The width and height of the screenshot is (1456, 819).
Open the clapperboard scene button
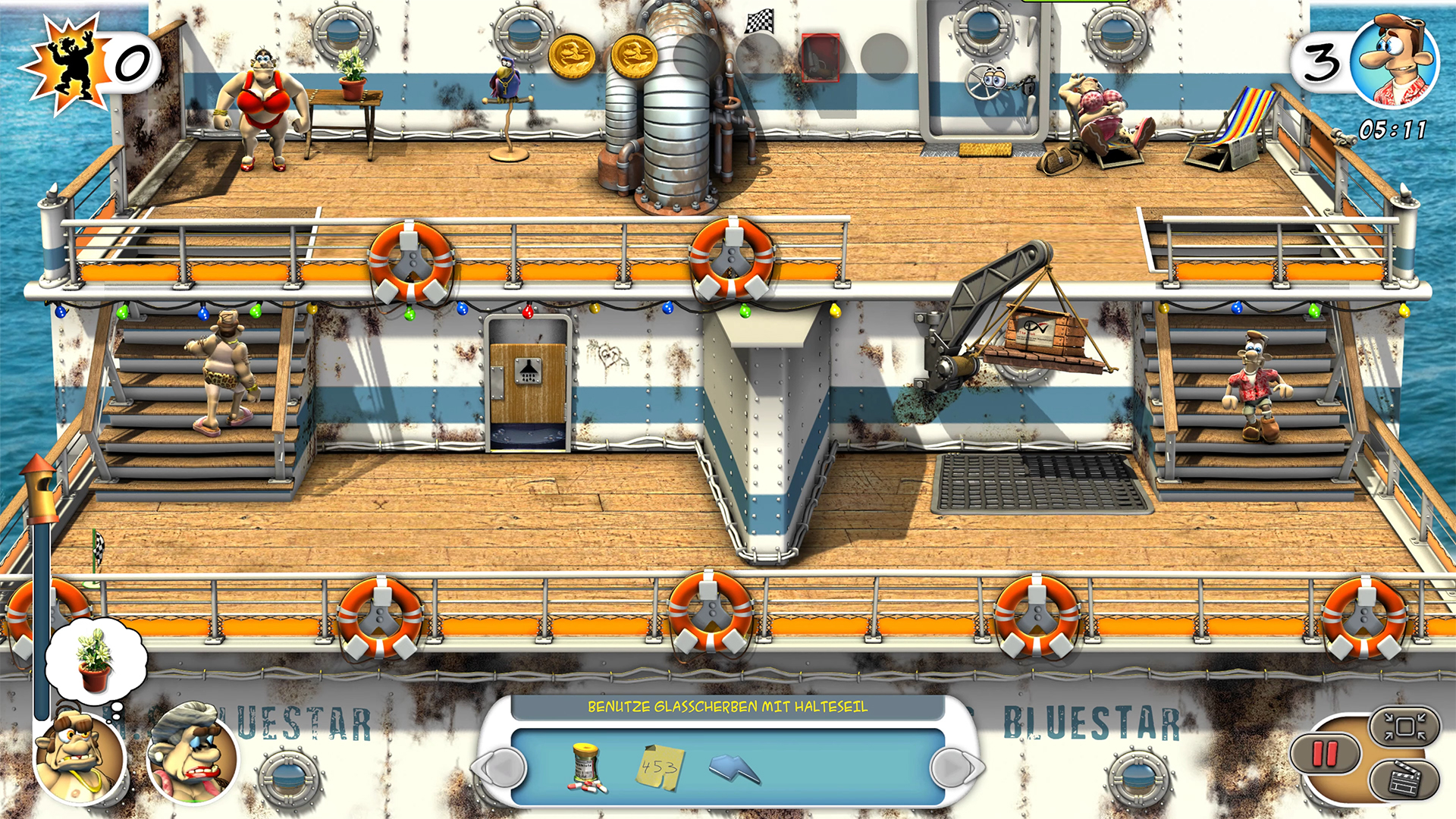tap(1404, 780)
